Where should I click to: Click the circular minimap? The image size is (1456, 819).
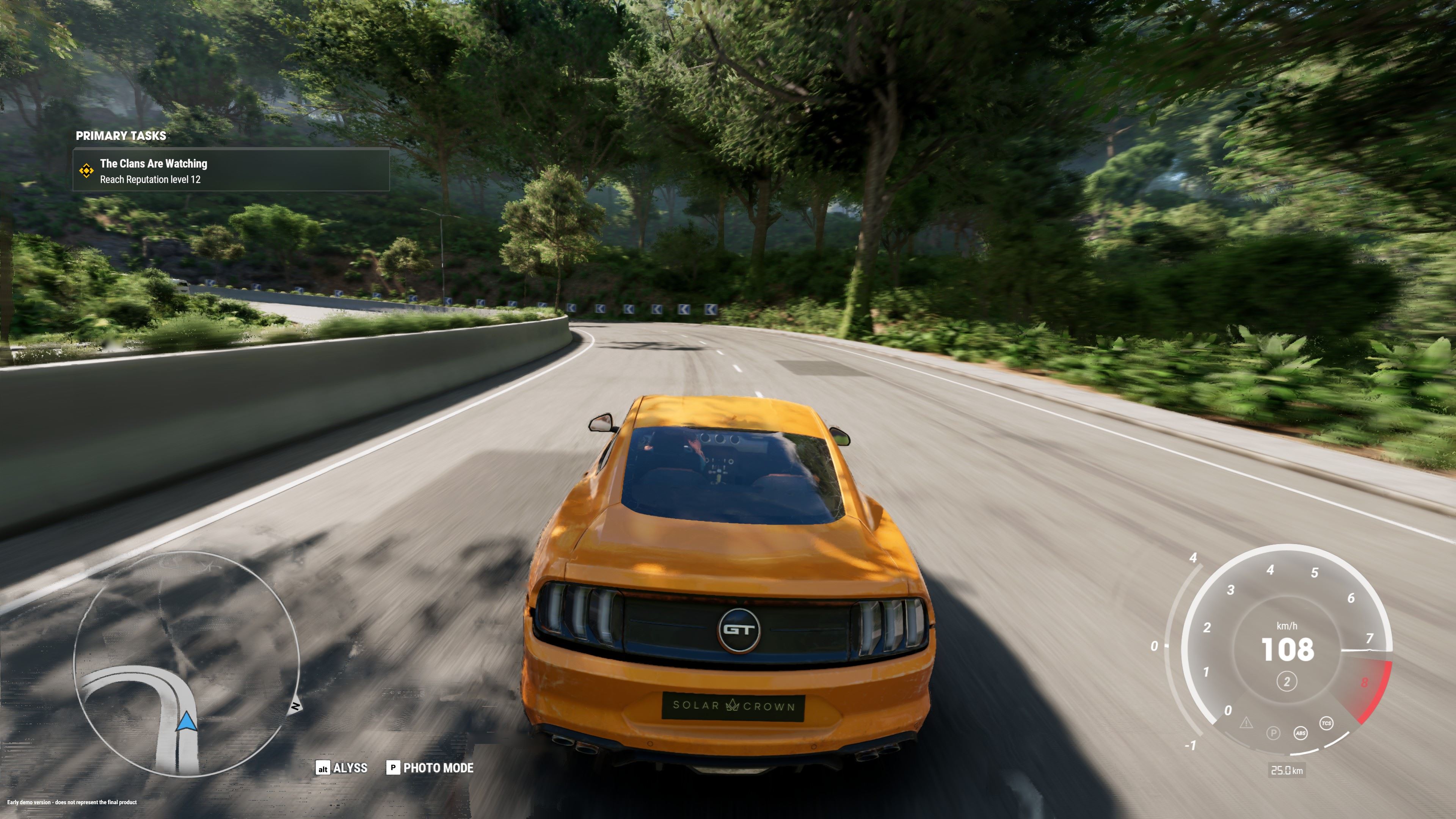[187, 664]
